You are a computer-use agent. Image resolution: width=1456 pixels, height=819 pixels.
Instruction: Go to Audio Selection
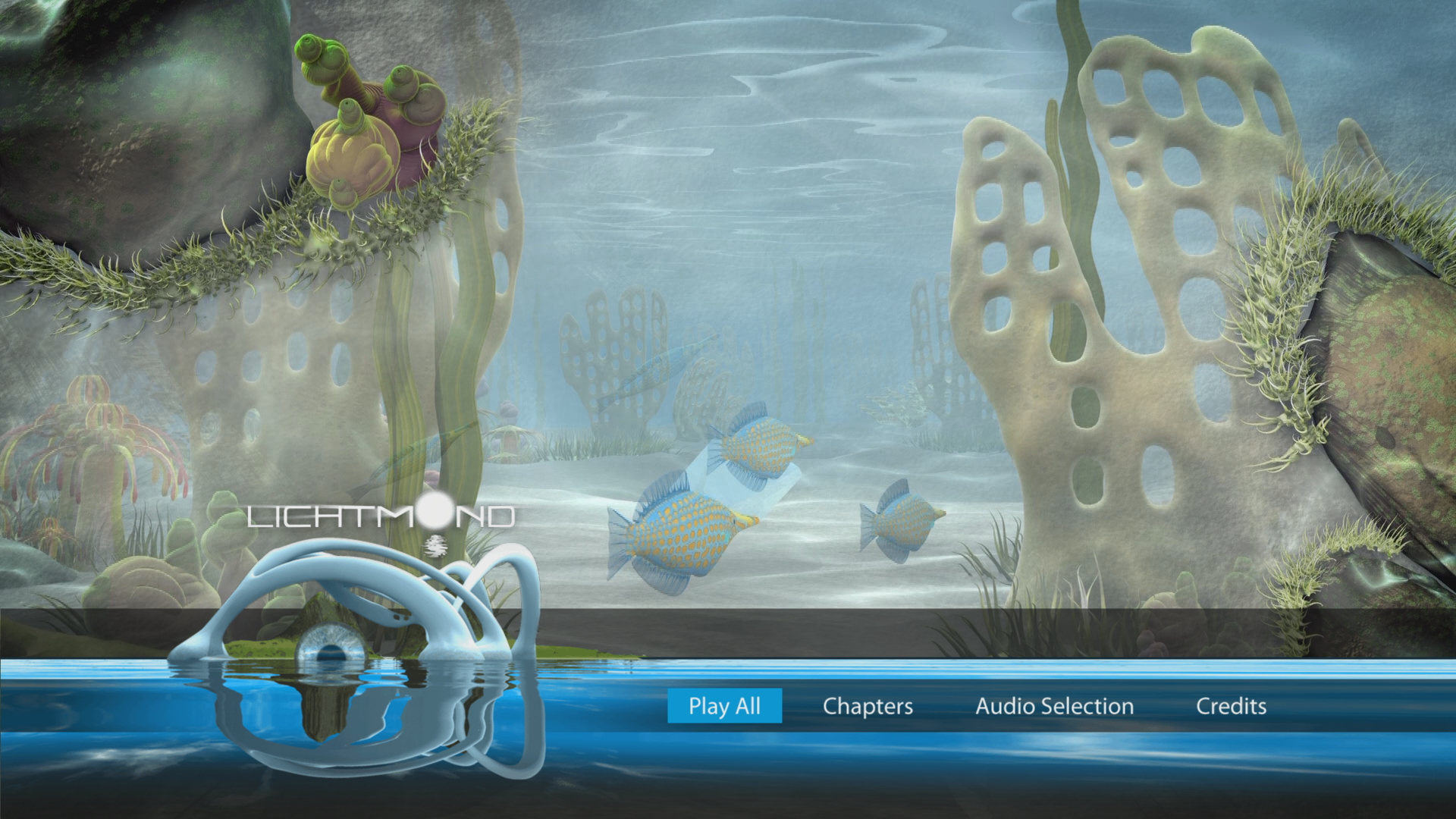click(1054, 706)
